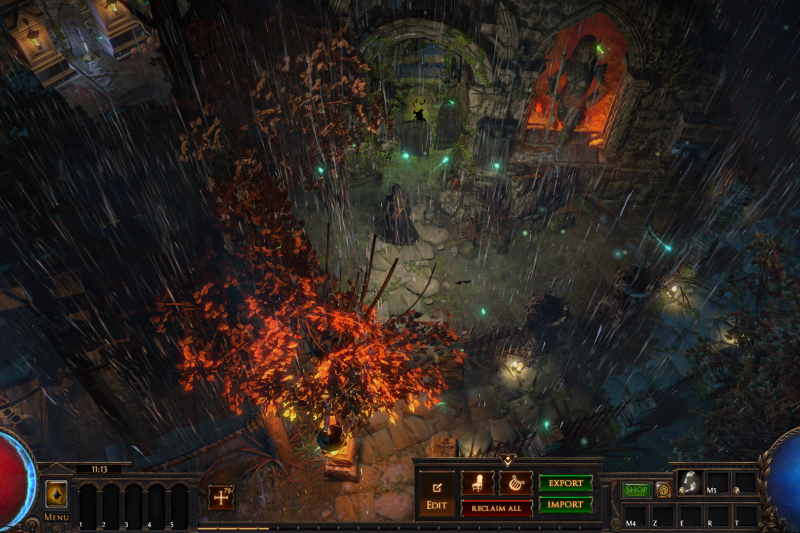
Task: Click the gold coin icon beside Shop
Action: point(662,490)
